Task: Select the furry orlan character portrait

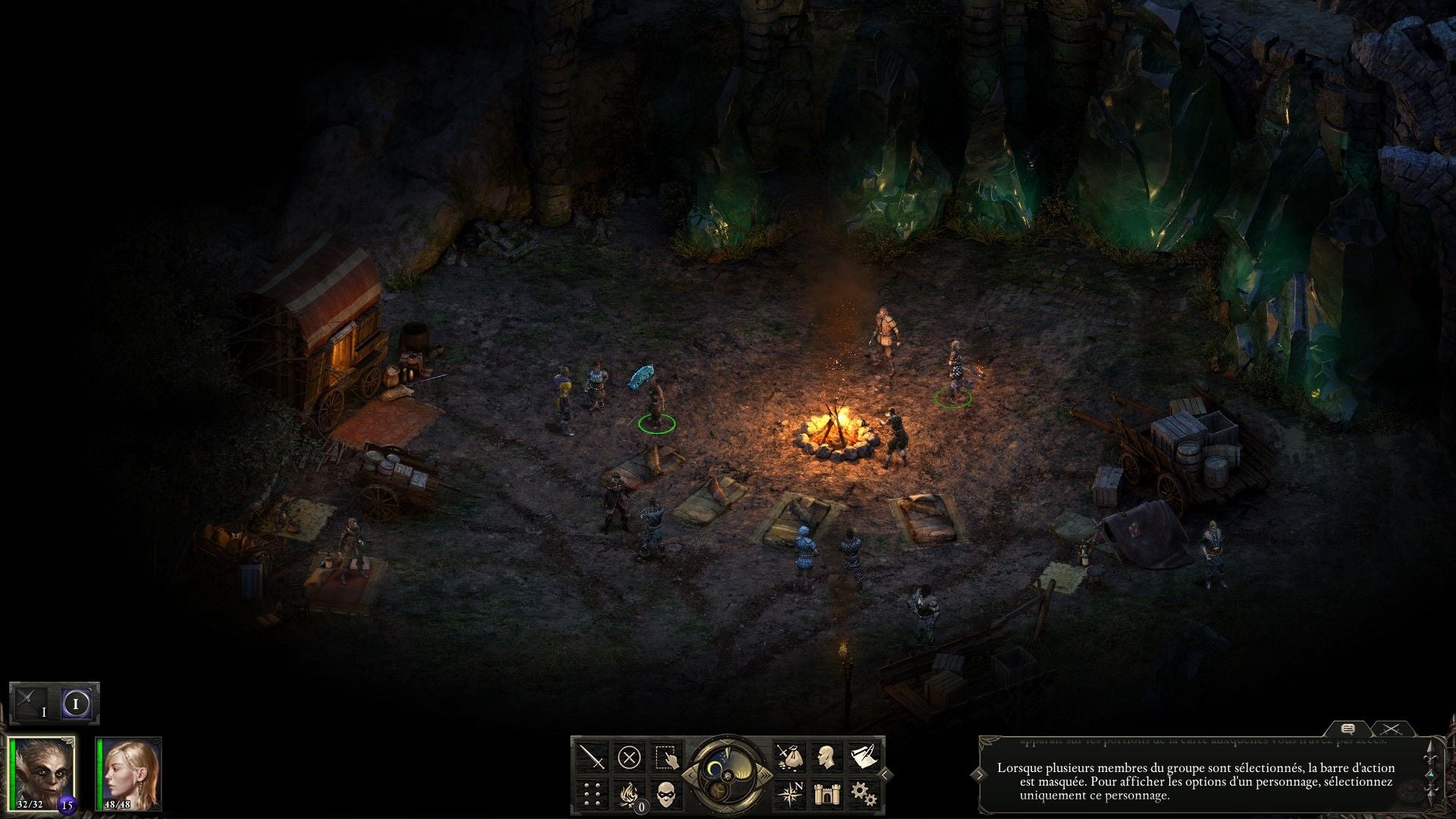Action: (x=44, y=772)
